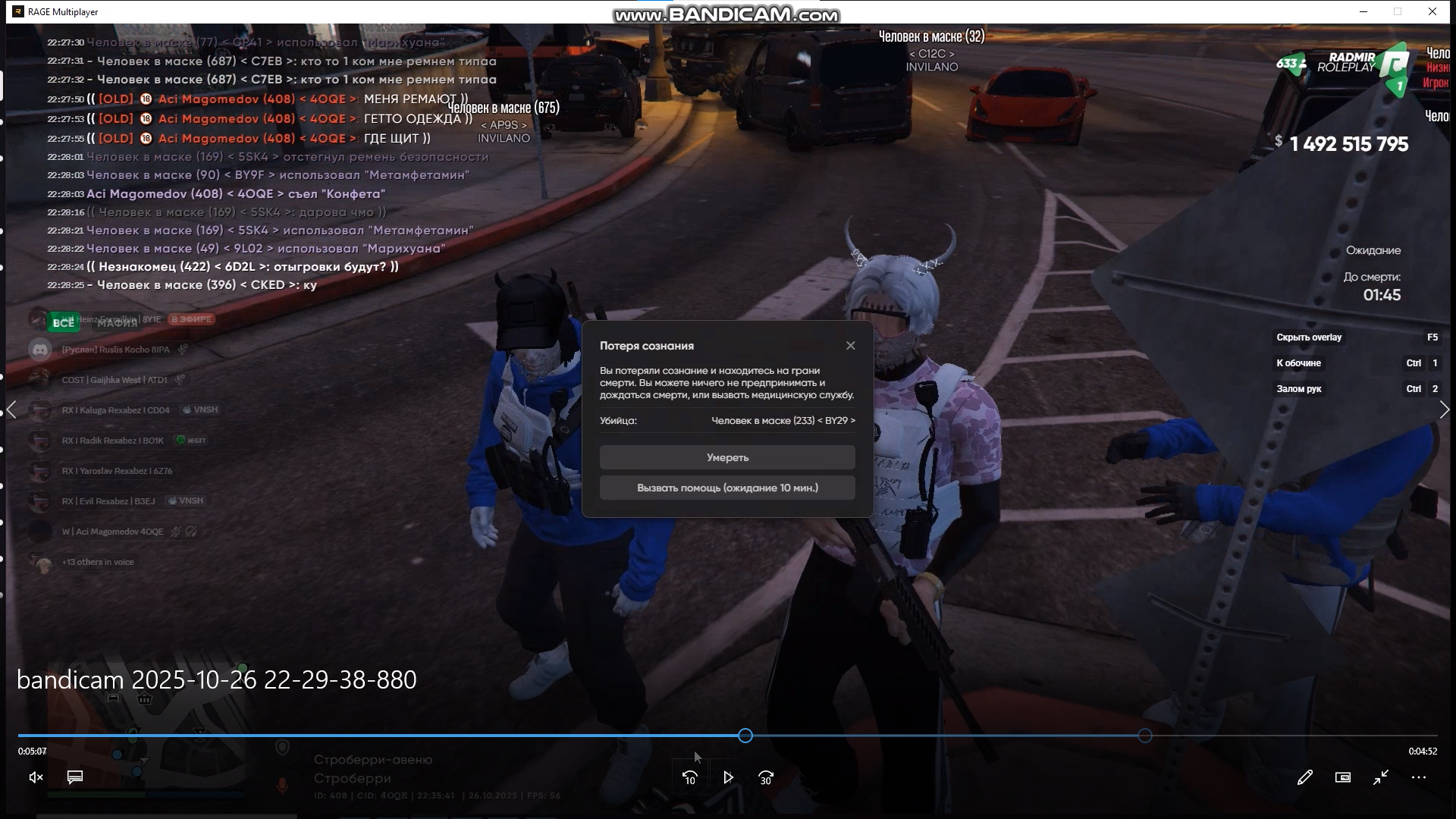1456x819 pixels.
Task: Skip forward 30 seconds
Action: [766, 777]
